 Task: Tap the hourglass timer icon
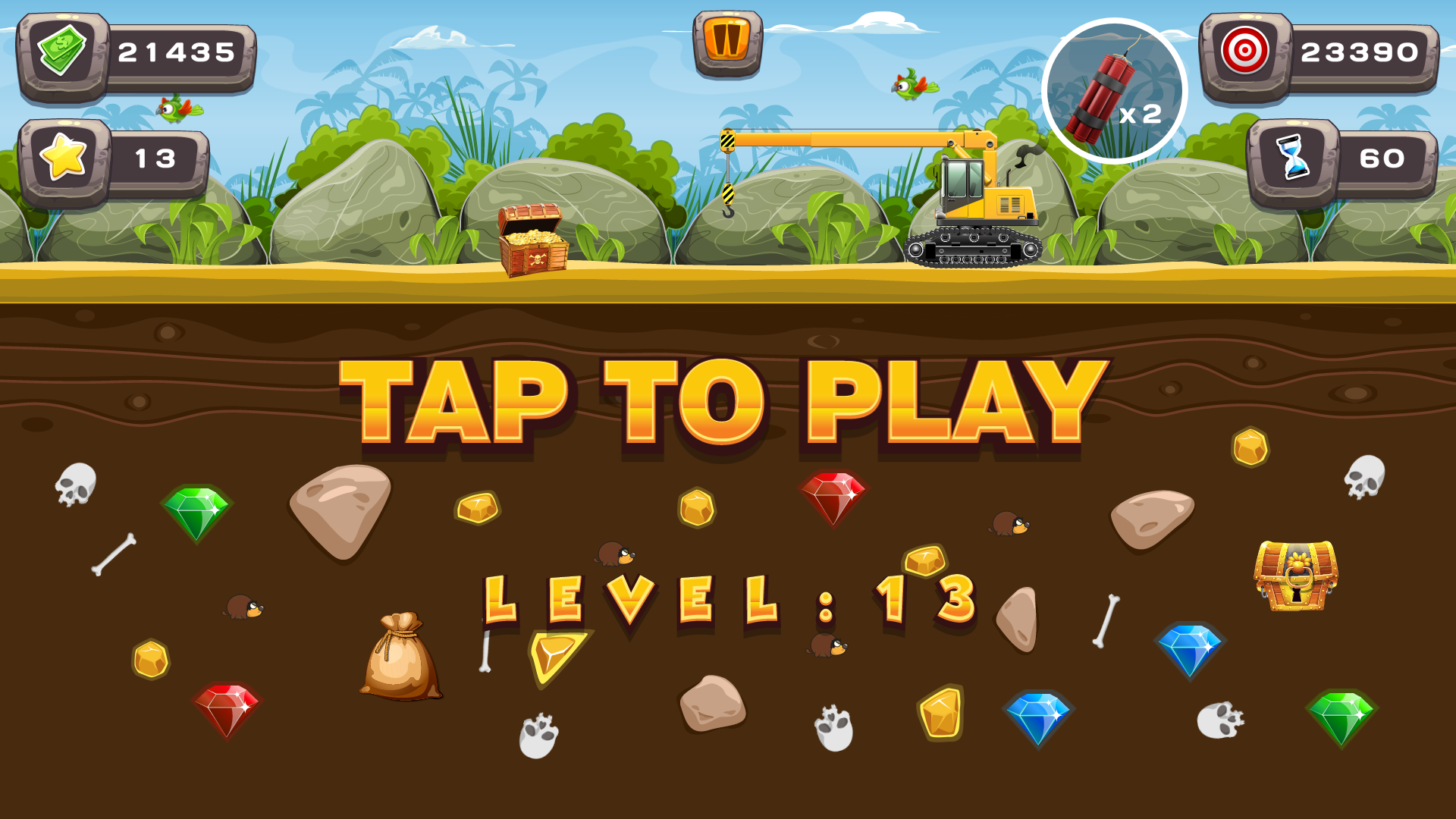point(1291,158)
